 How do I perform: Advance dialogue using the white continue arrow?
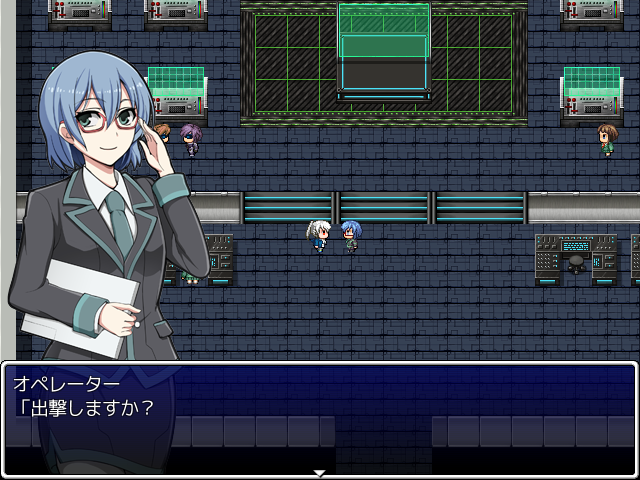[x=320, y=472]
